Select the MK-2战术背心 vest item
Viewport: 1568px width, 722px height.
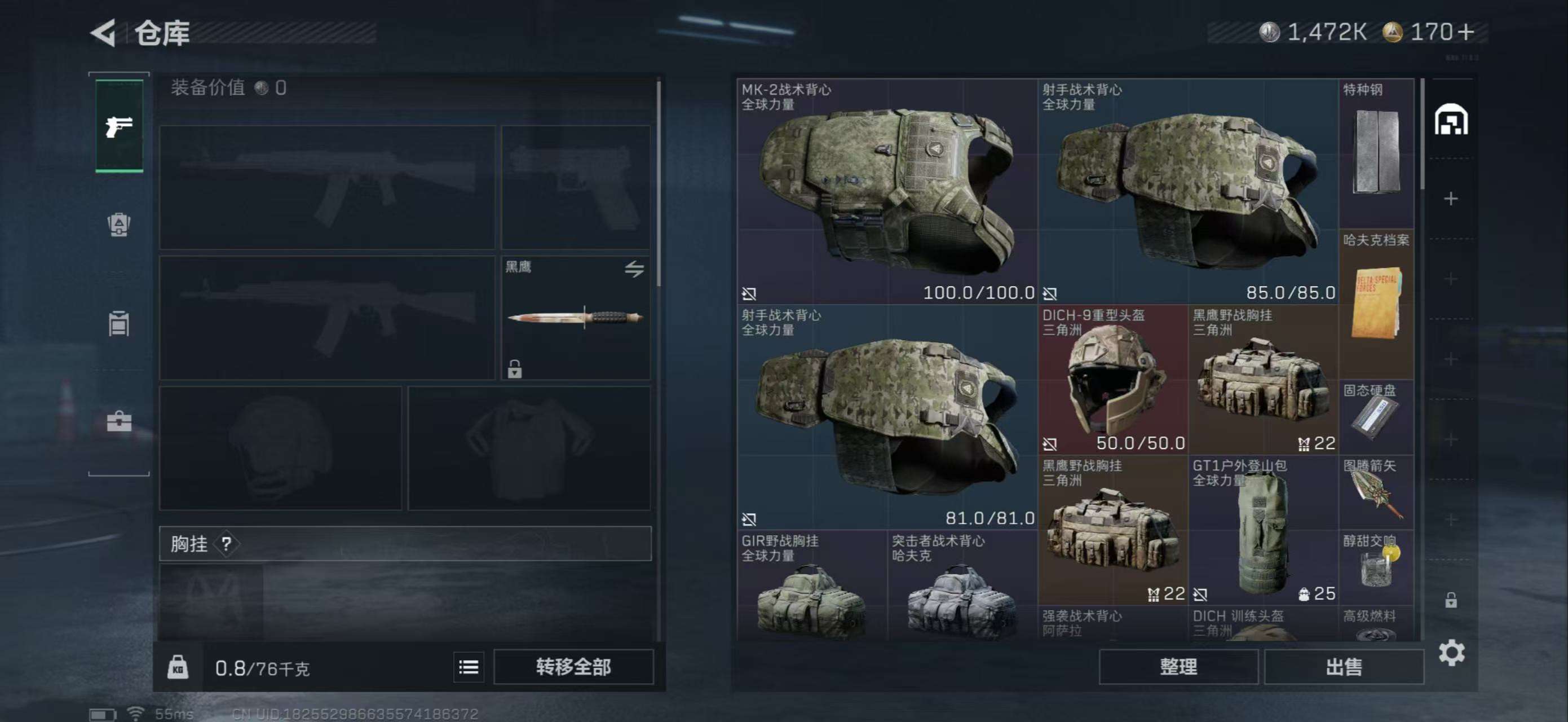pyautogui.click(x=886, y=192)
